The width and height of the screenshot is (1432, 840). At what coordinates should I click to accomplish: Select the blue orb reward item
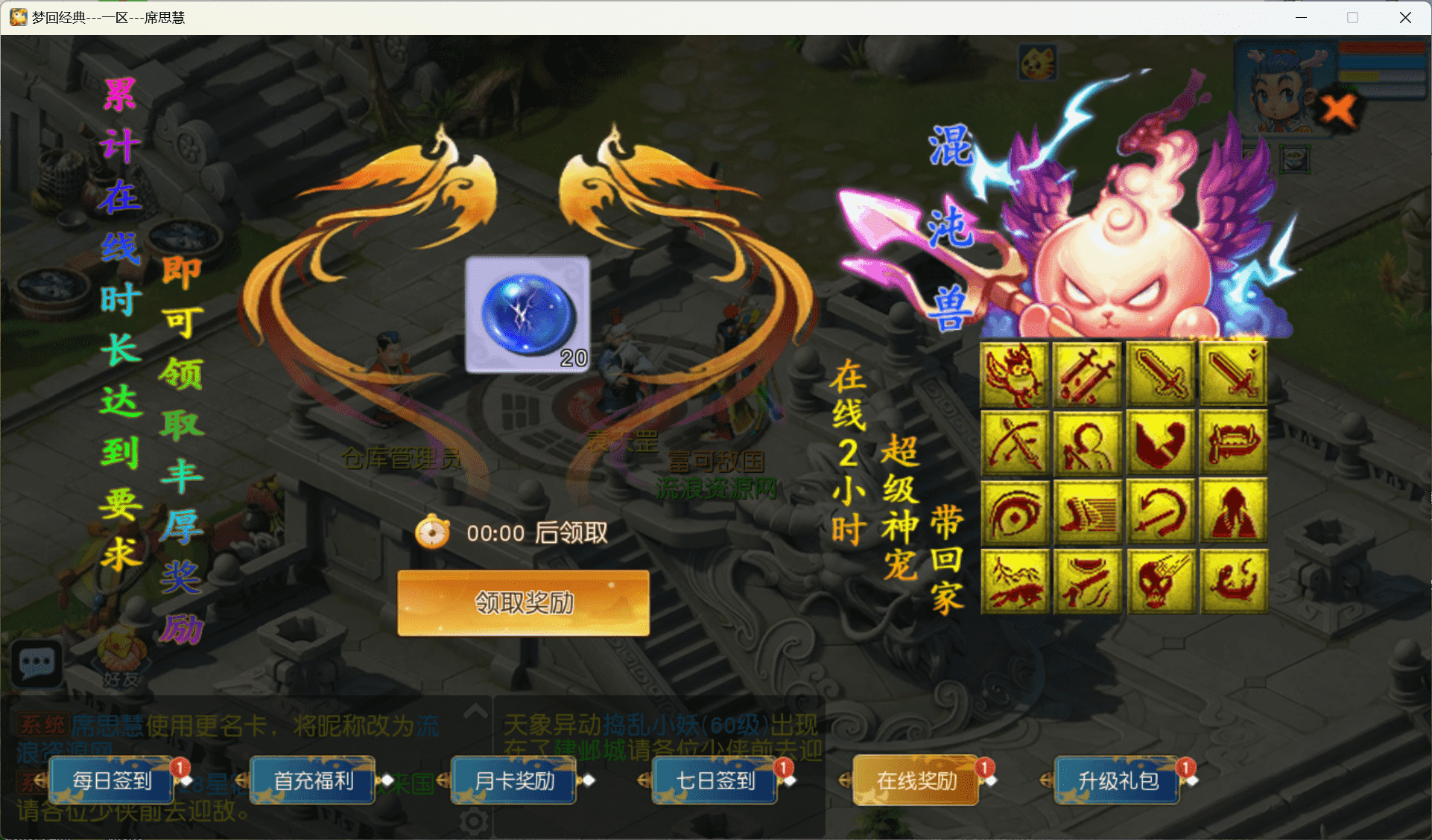(528, 314)
